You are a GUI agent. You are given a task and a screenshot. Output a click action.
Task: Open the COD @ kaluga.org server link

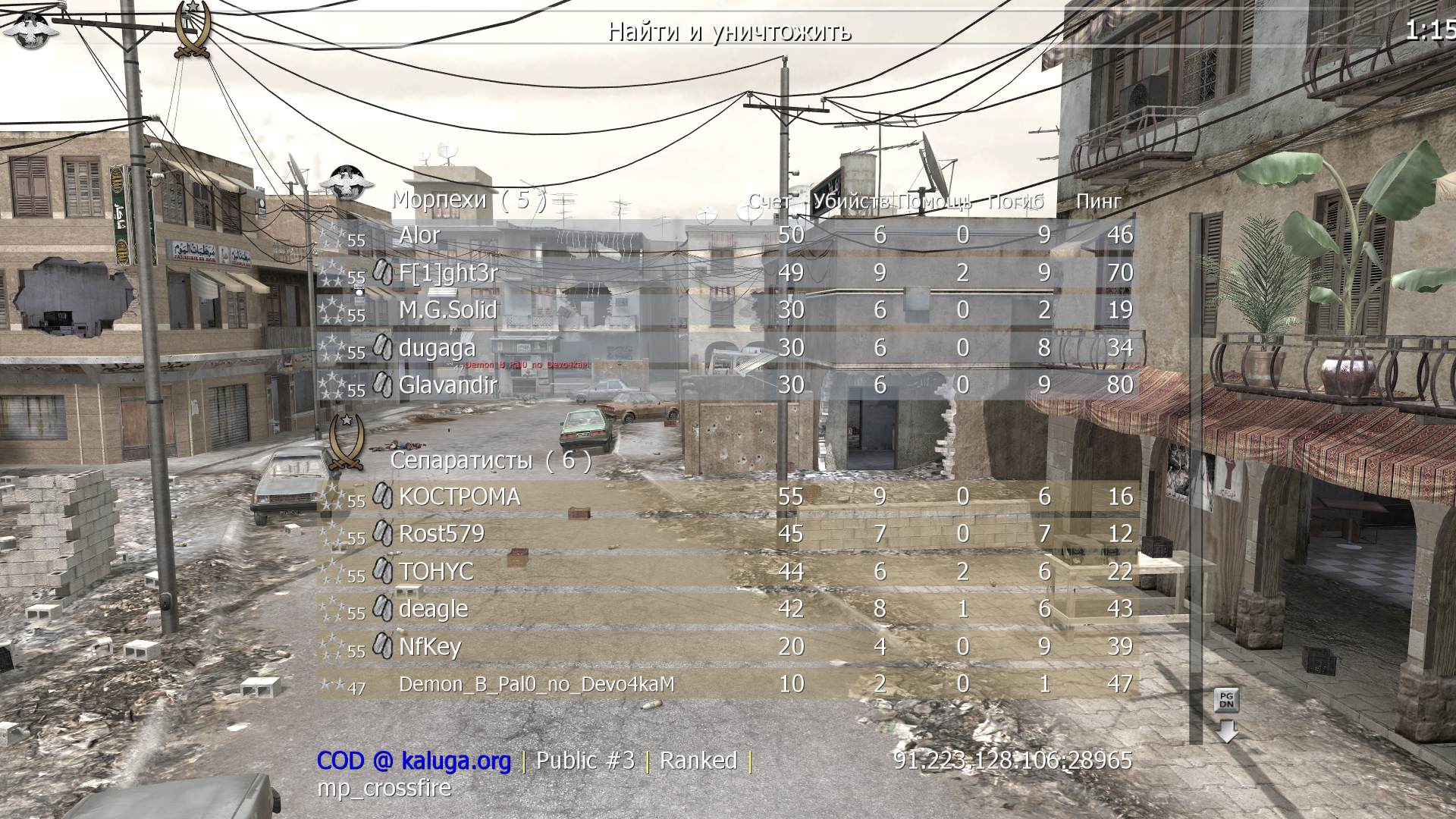point(413,760)
